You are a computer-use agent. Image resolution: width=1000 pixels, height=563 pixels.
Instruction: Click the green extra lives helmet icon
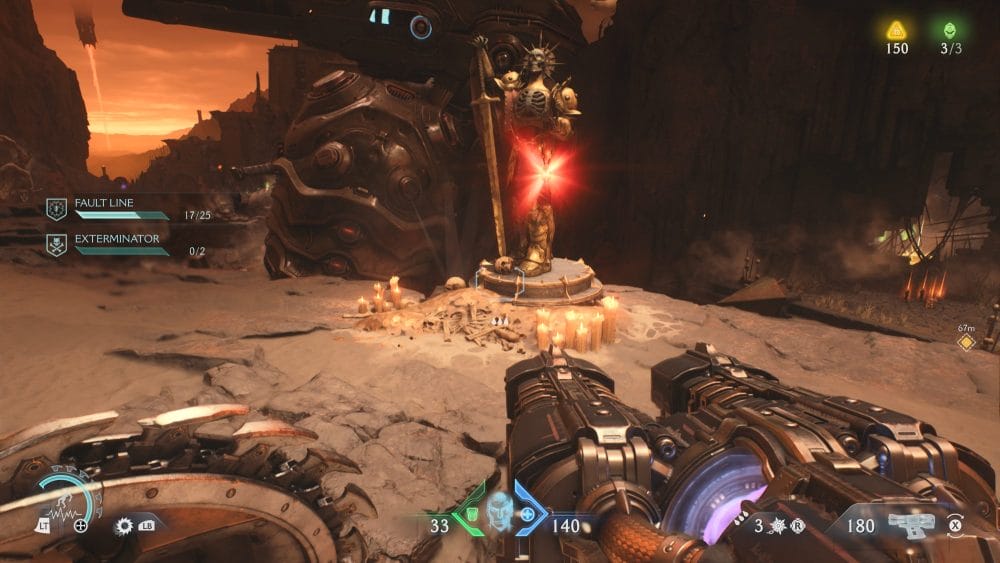click(949, 30)
